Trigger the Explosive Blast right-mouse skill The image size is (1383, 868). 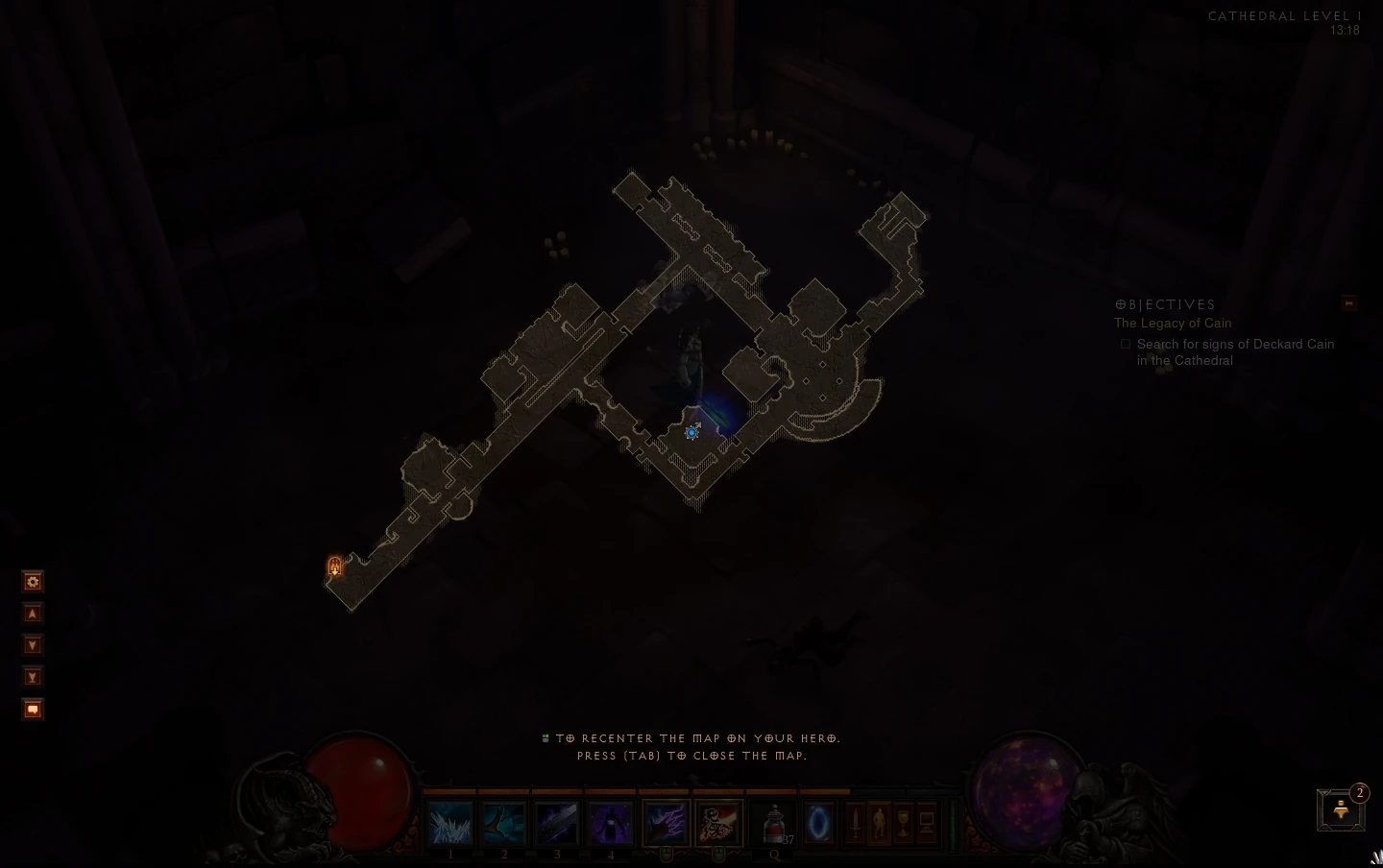pyautogui.click(x=717, y=824)
